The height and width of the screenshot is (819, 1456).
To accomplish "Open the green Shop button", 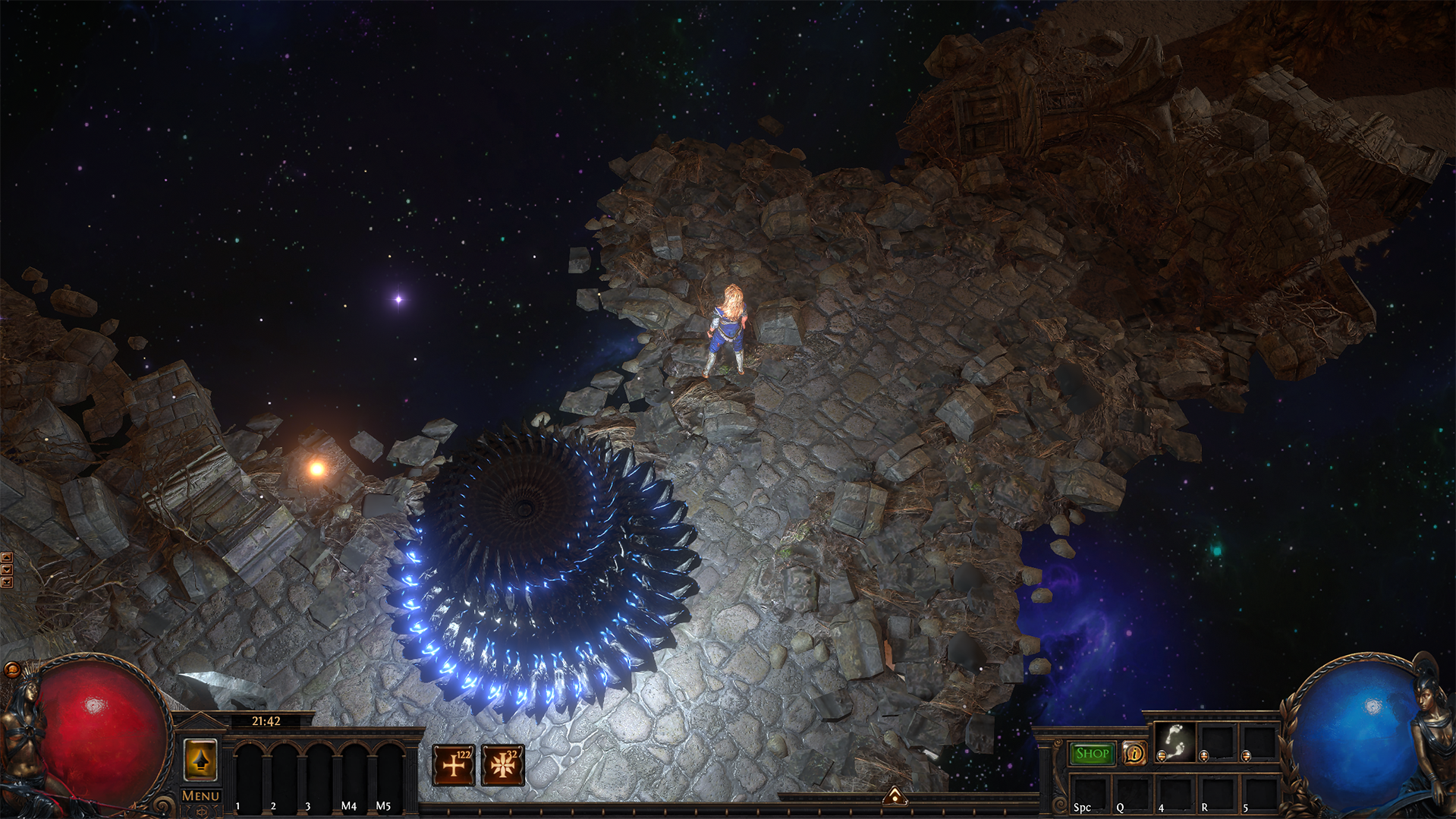I will coord(1092,754).
